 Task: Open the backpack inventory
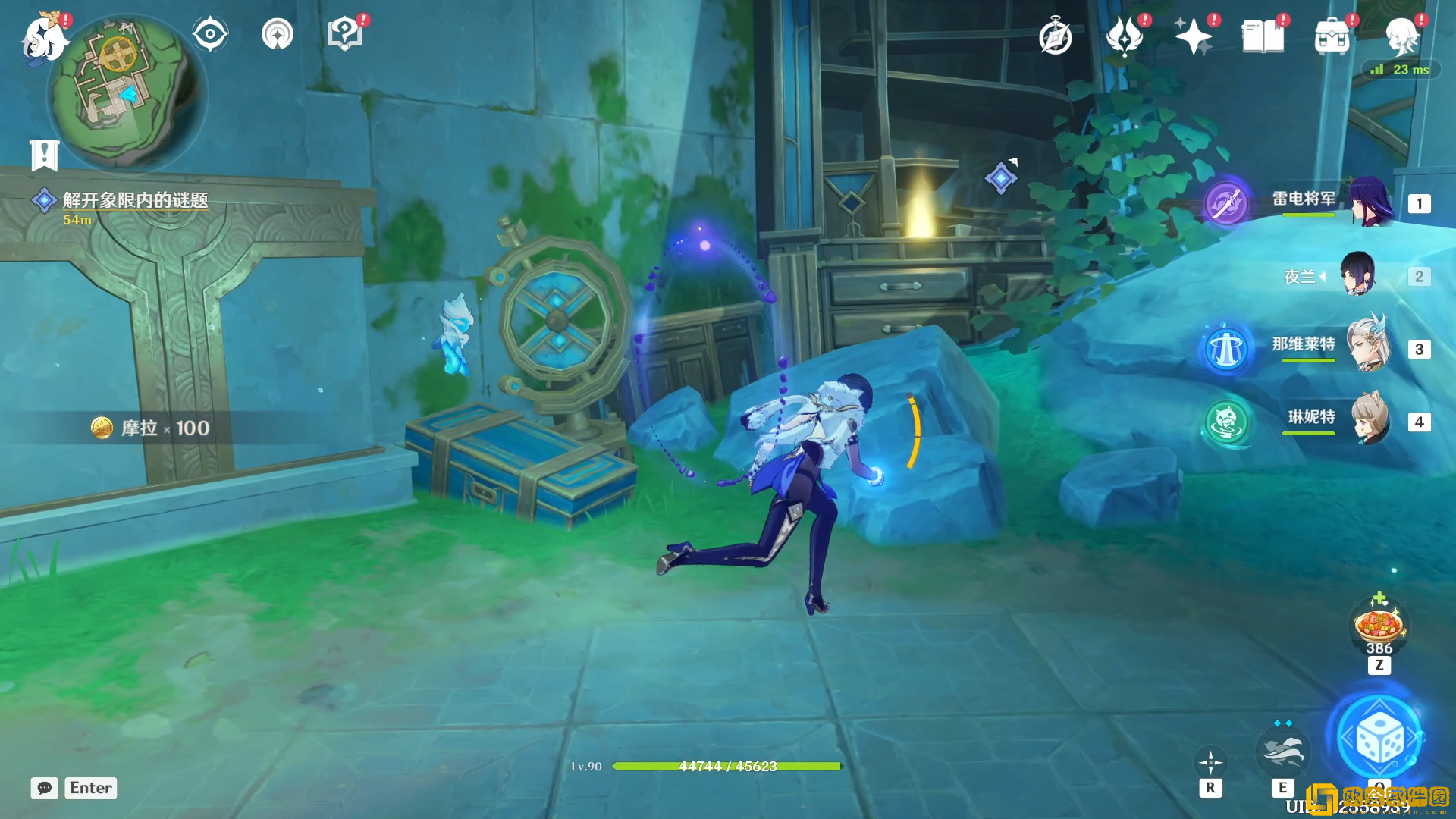(x=1332, y=37)
